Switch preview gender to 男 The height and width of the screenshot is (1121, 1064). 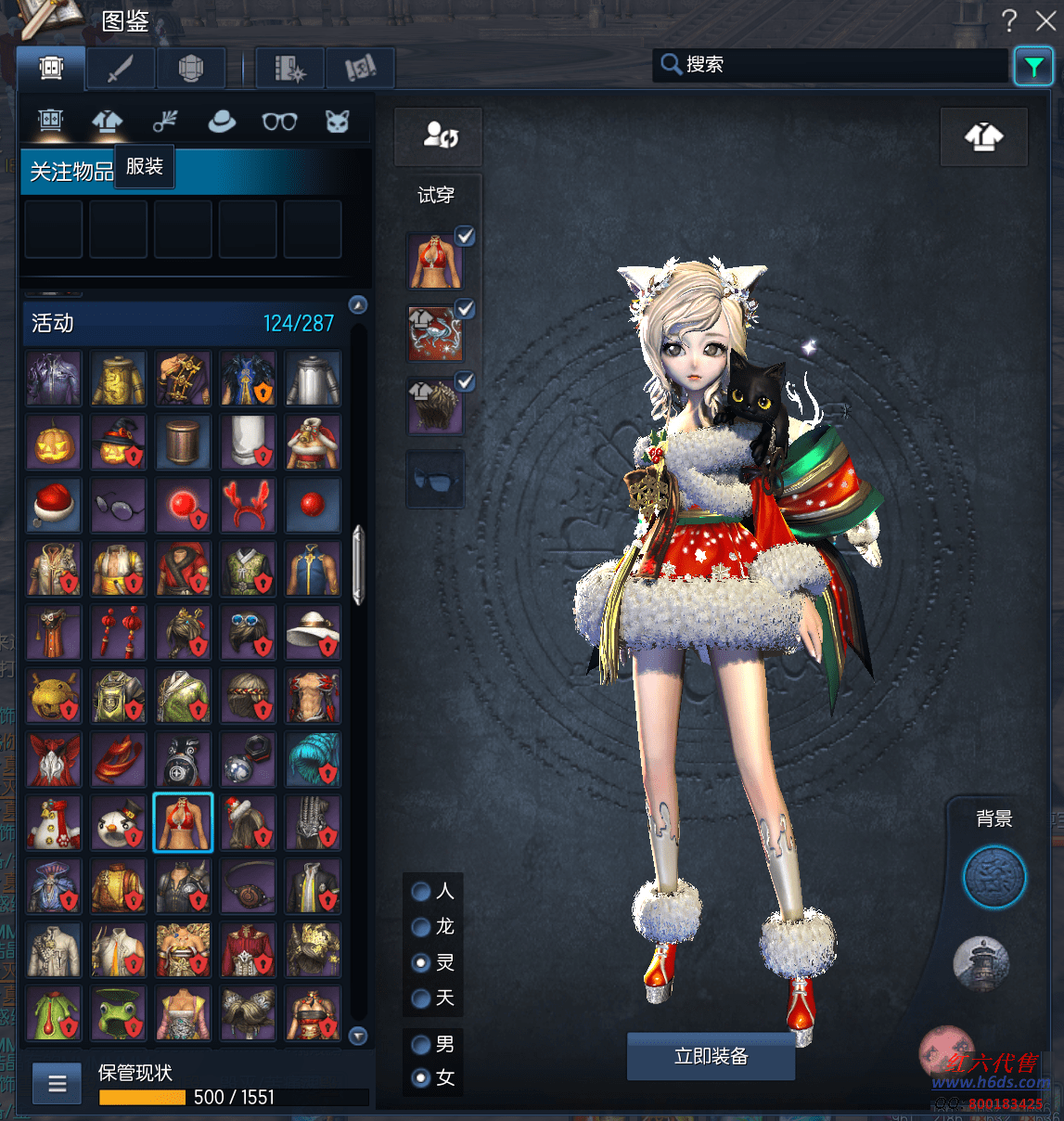pyautogui.click(x=421, y=1045)
